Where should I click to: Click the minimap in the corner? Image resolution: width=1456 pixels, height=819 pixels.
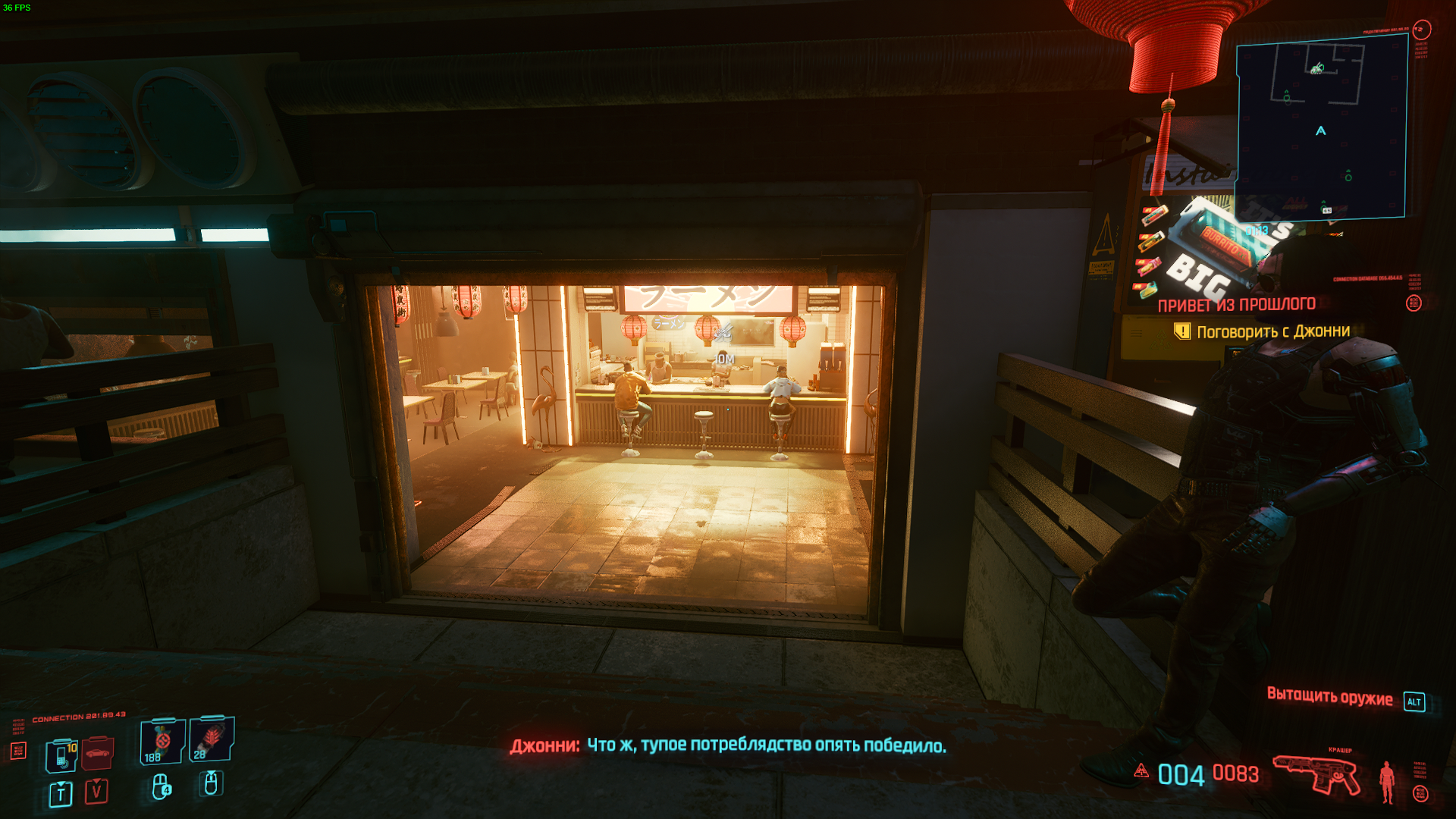click(1321, 127)
